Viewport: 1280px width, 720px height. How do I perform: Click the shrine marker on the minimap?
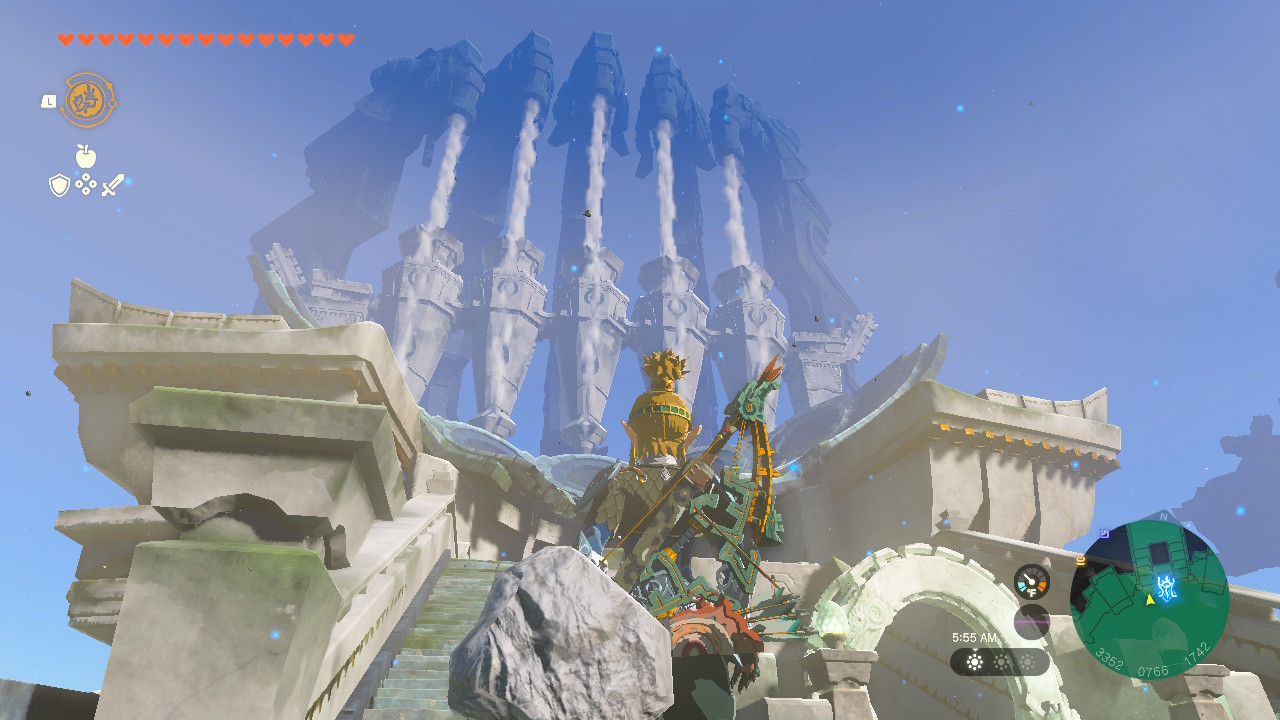[1167, 587]
